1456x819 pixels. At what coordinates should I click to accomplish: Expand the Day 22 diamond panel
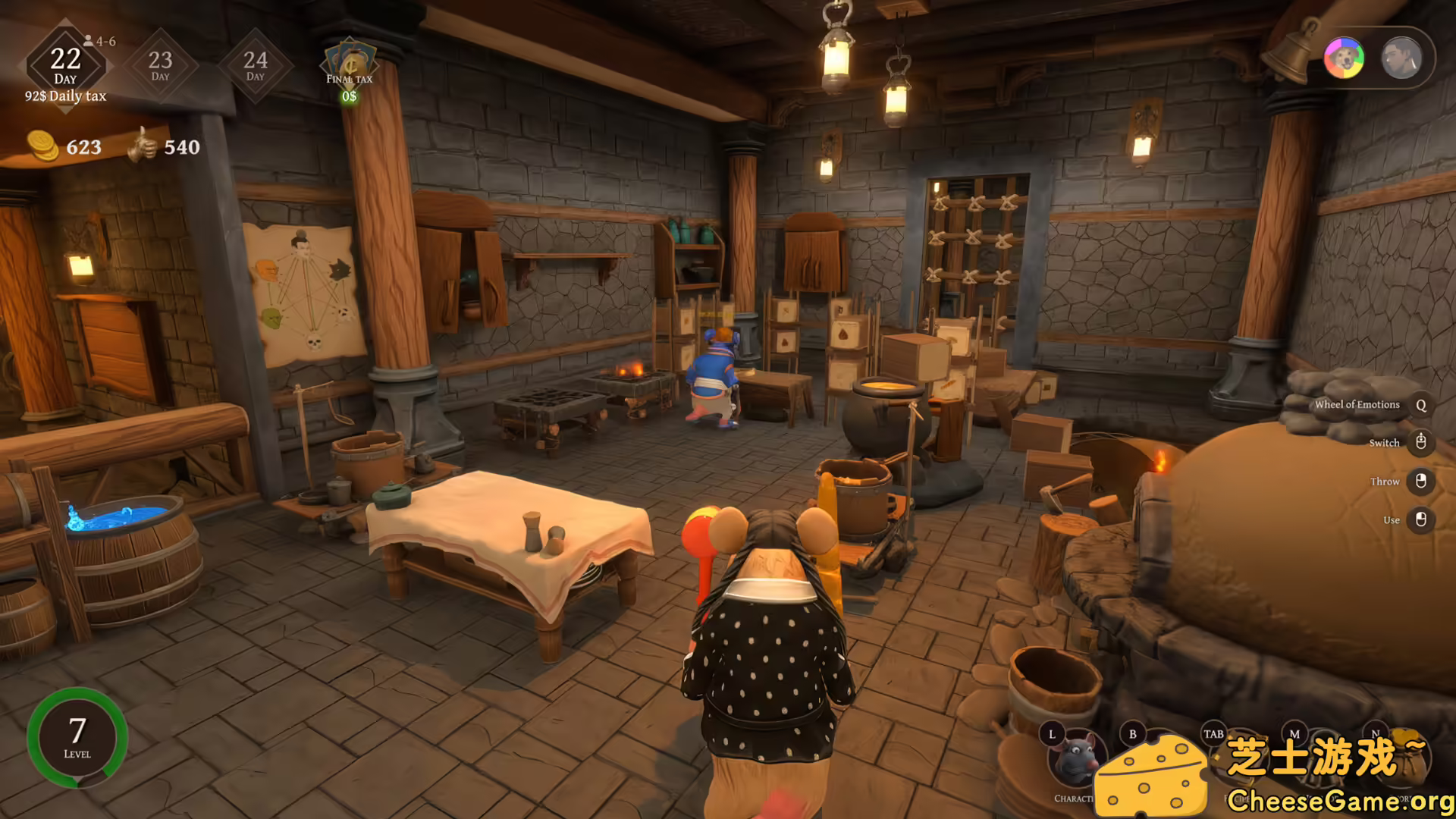point(67,64)
